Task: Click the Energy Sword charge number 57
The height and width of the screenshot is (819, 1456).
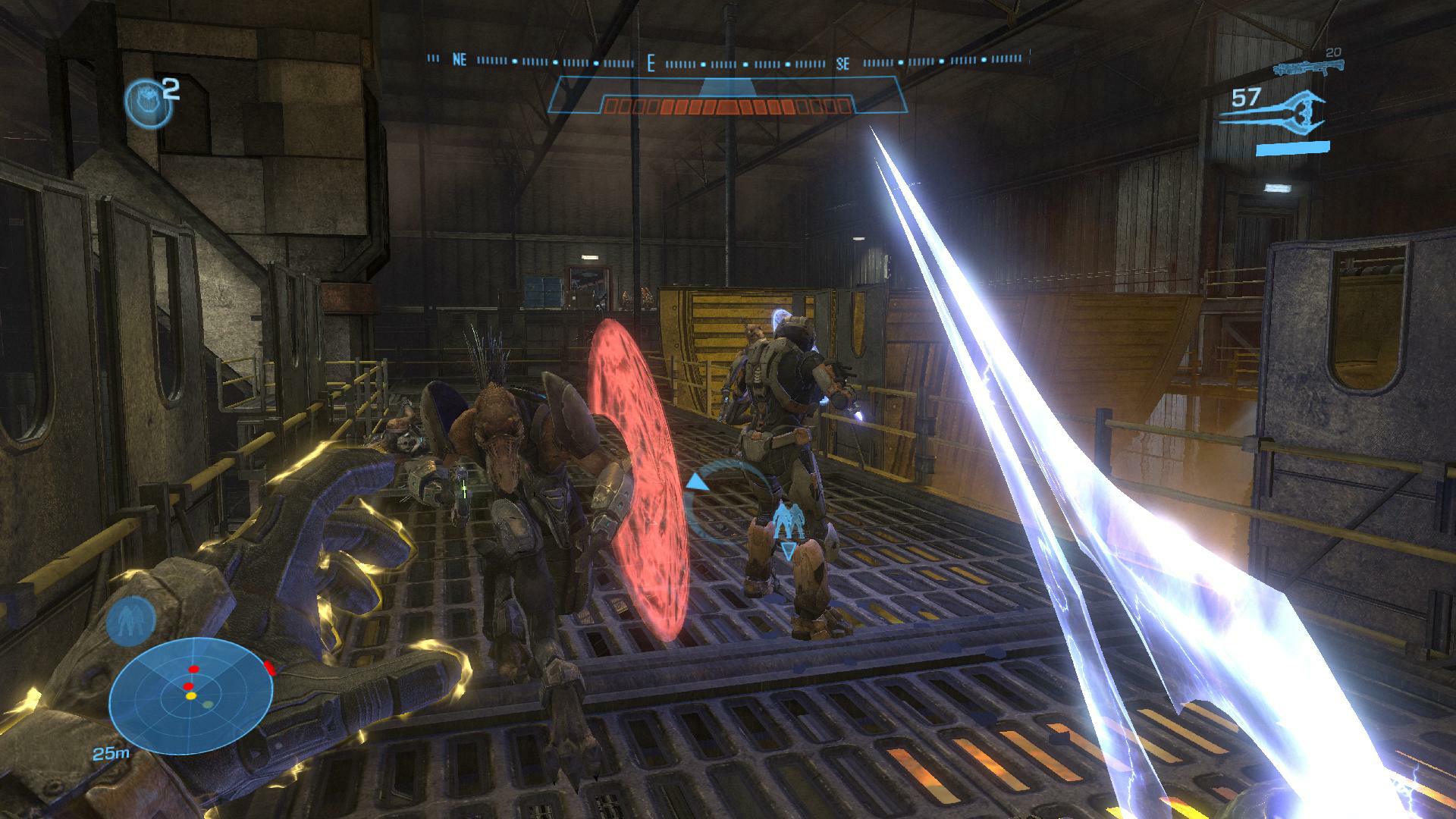Action: pyautogui.click(x=1246, y=99)
